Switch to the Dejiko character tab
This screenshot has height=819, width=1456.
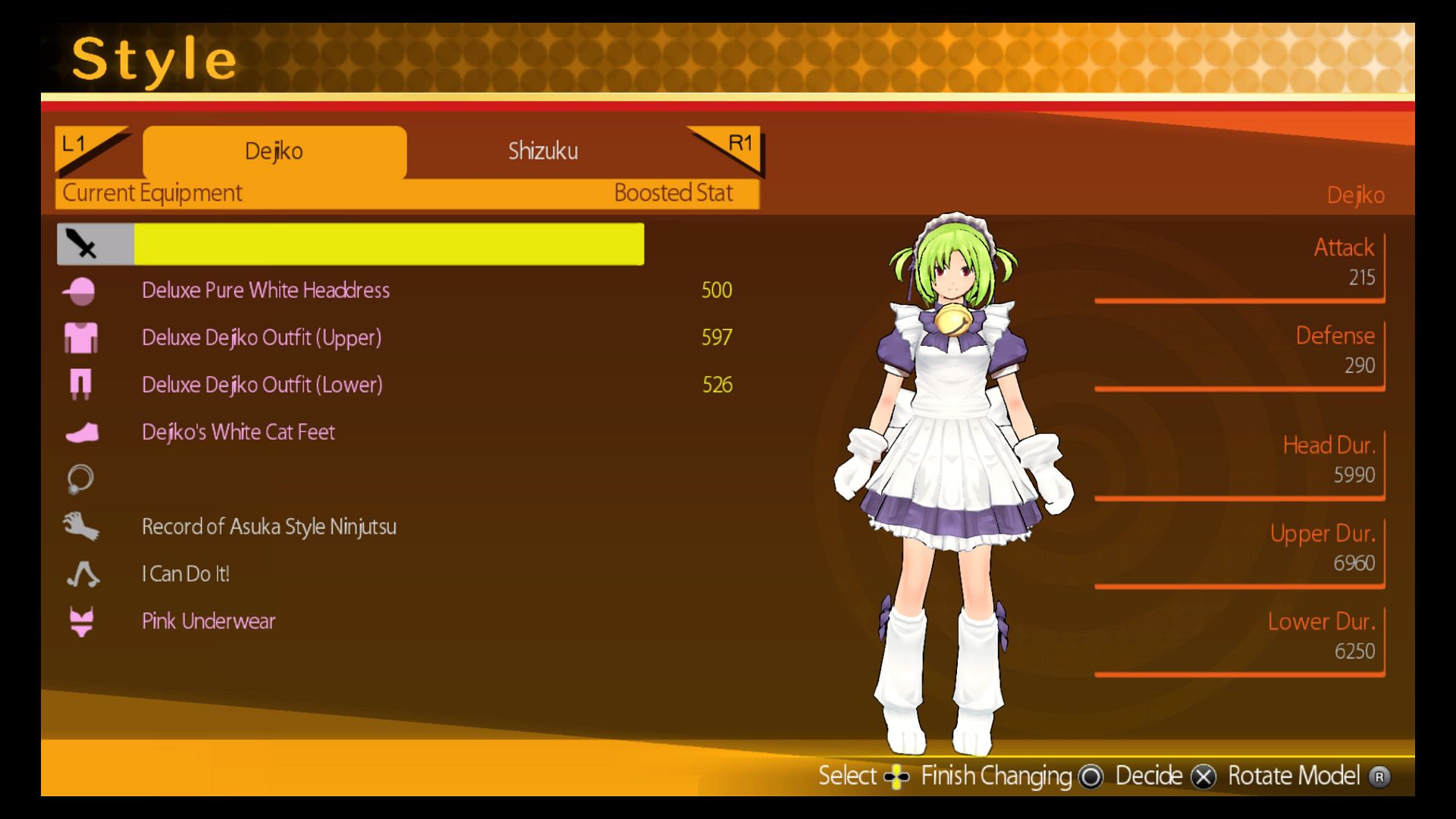274,151
